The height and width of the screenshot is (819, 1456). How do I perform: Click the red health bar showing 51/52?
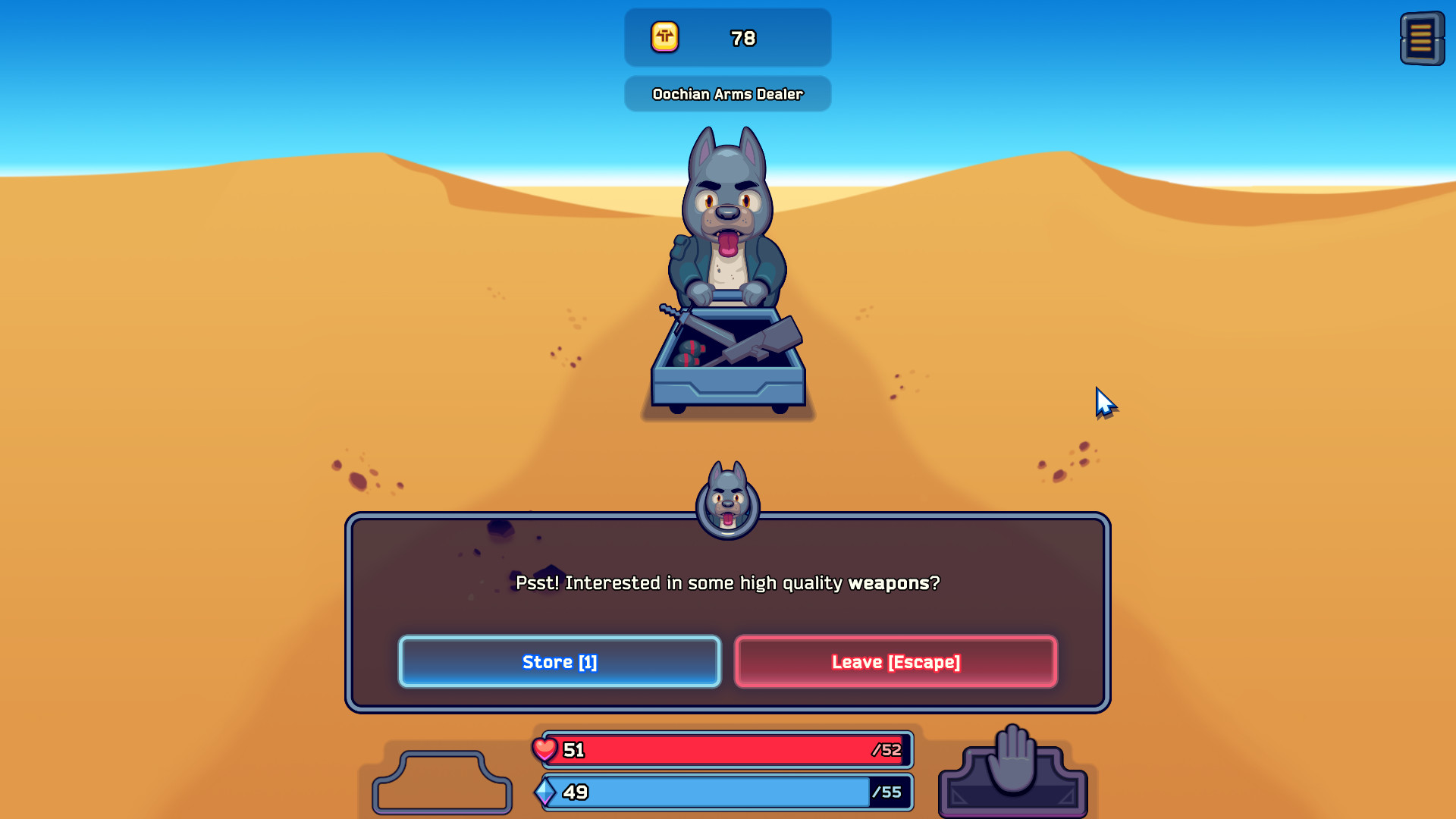[x=726, y=749]
